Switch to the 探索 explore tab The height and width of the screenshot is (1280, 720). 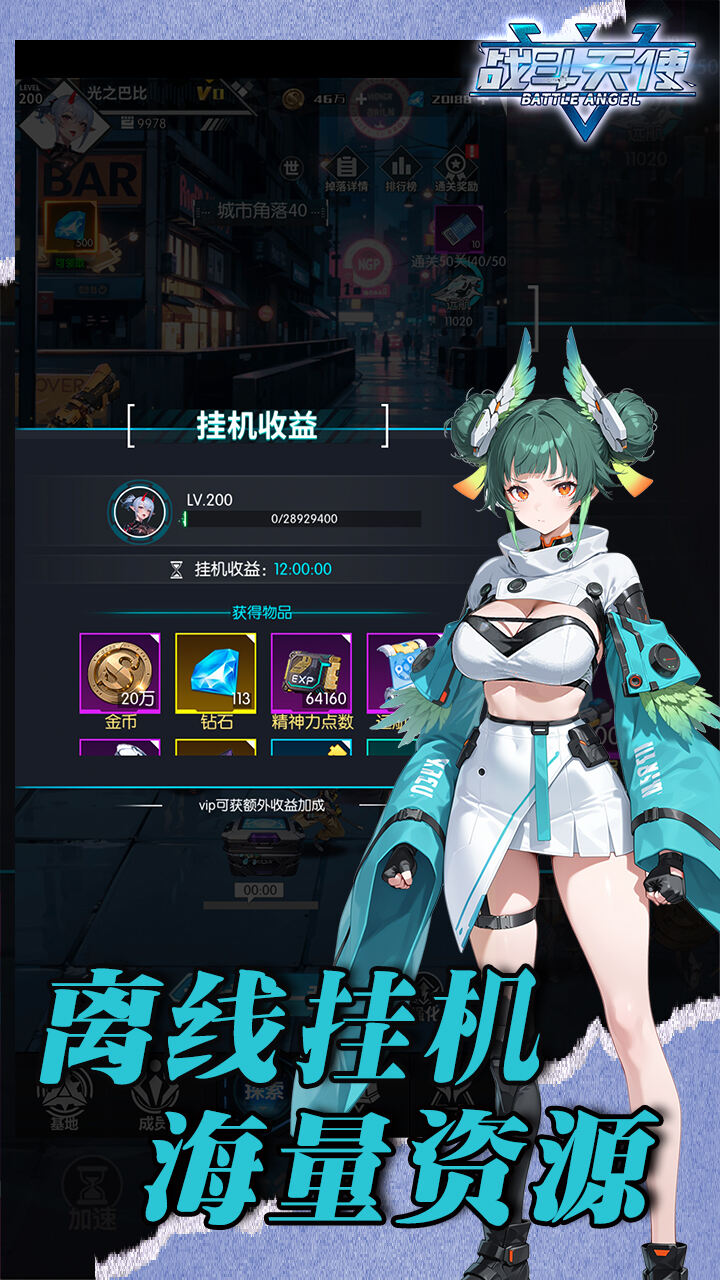pyautogui.click(x=262, y=1090)
